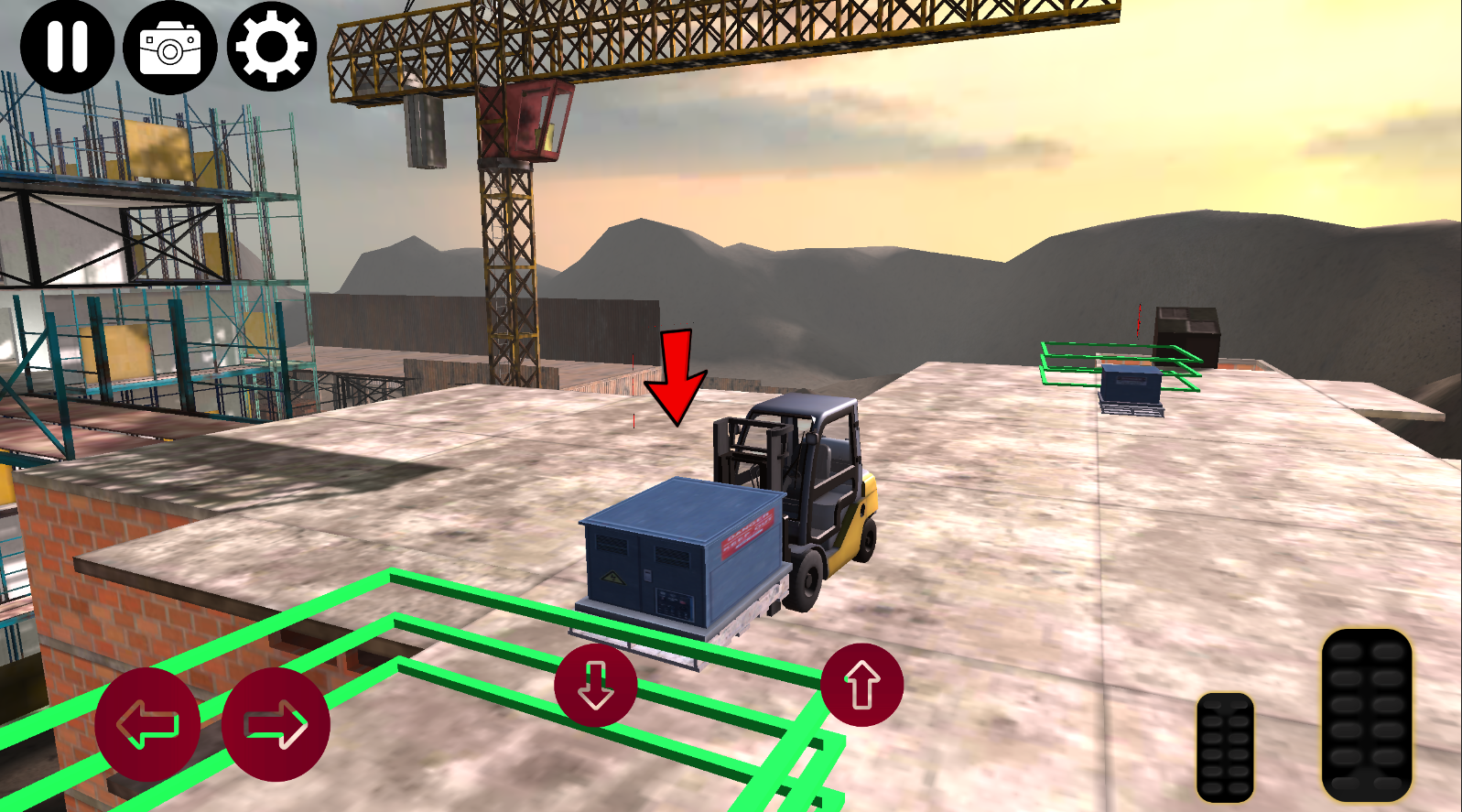The height and width of the screenshot is (812, 1462).
Task: Take a screenshot with the camera icon
Action: click(168, 48)
